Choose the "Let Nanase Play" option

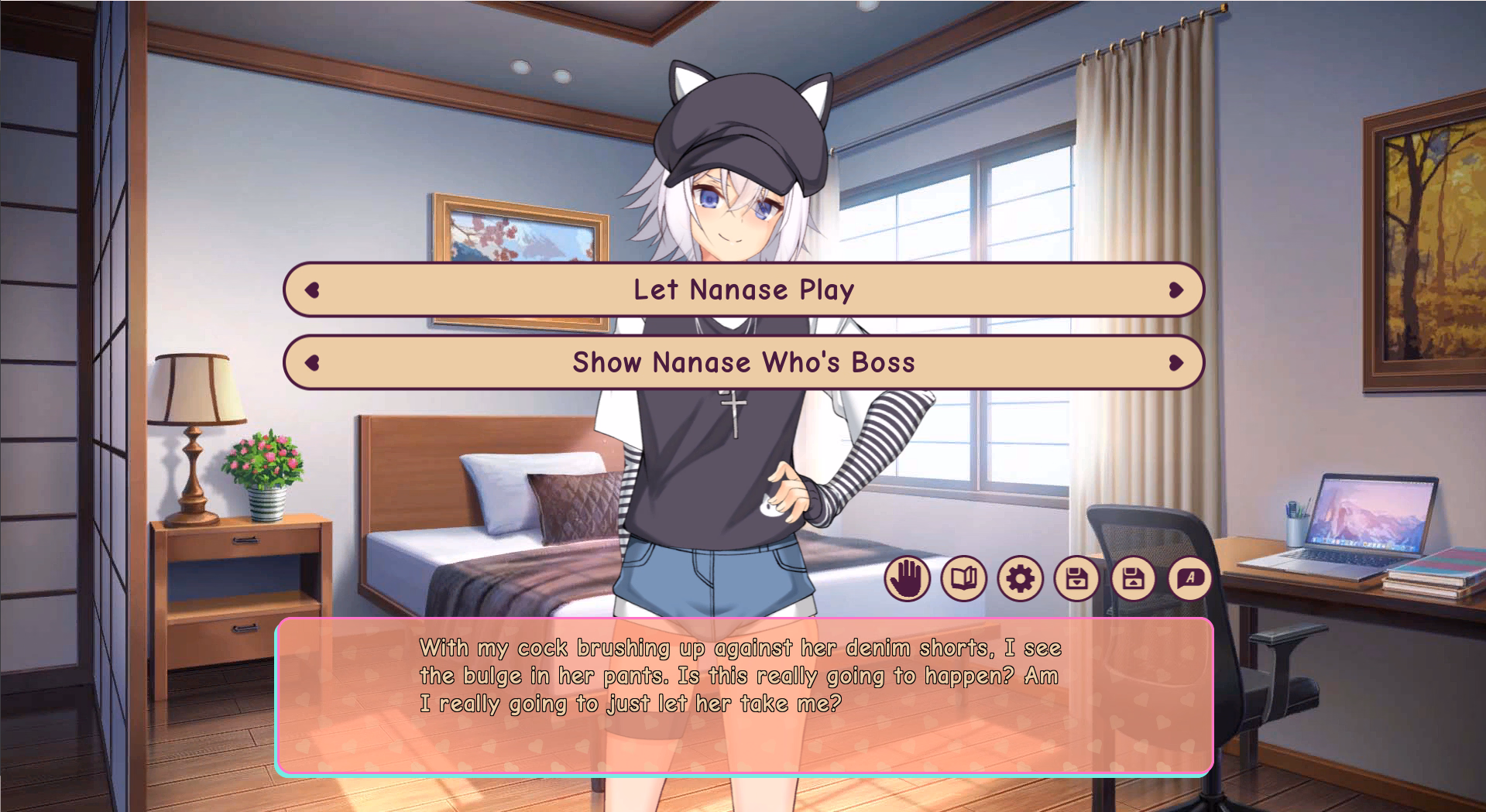(743, 290)
